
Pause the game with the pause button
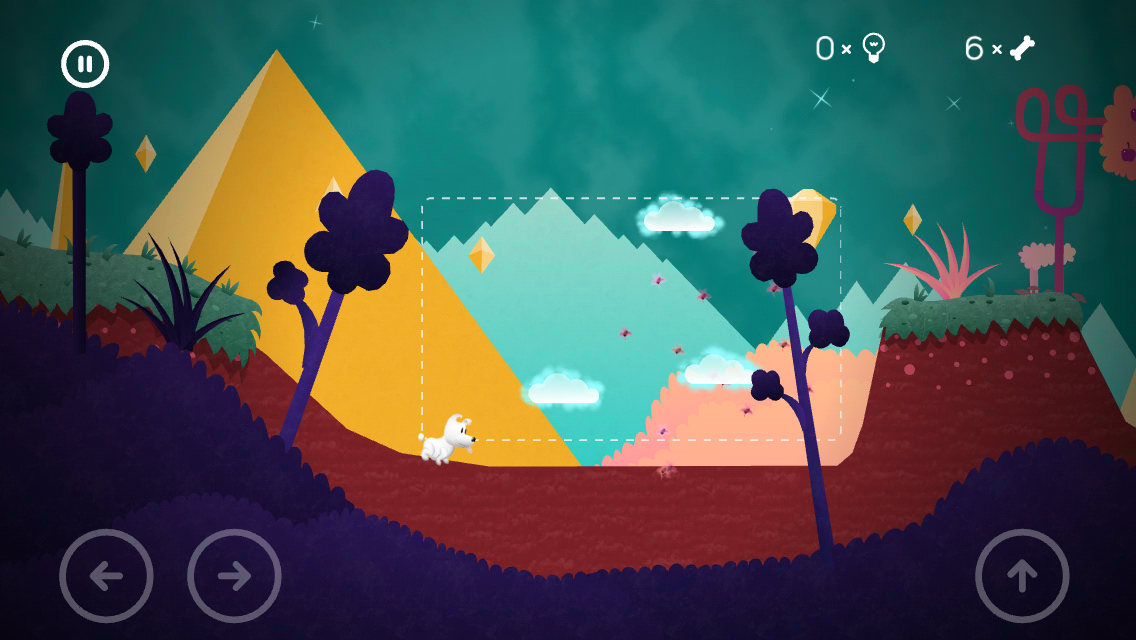point(85,64)
